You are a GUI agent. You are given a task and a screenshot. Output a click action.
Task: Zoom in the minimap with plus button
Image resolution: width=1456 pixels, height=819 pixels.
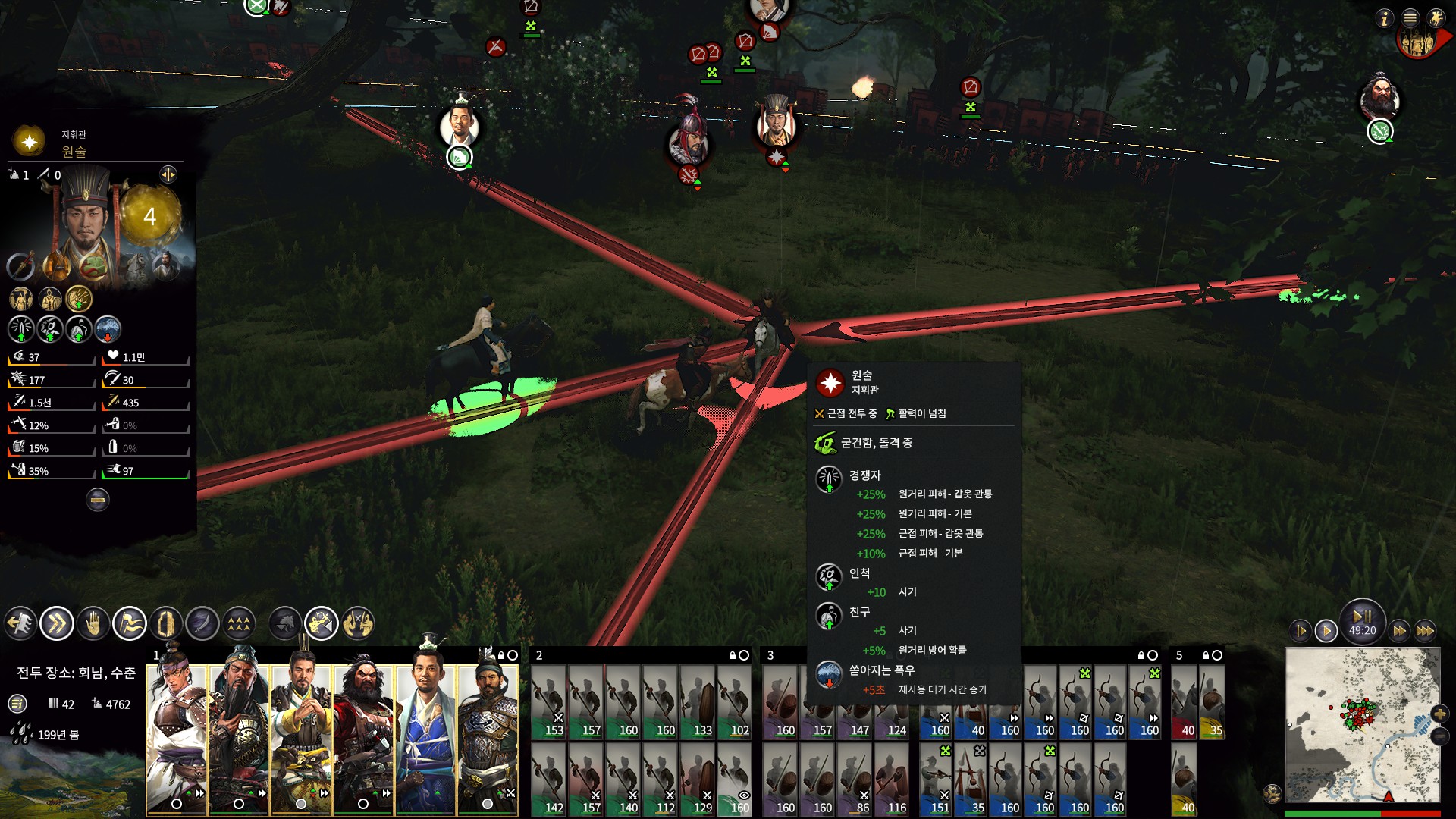pyautogui.click(x=1439, y=713)
